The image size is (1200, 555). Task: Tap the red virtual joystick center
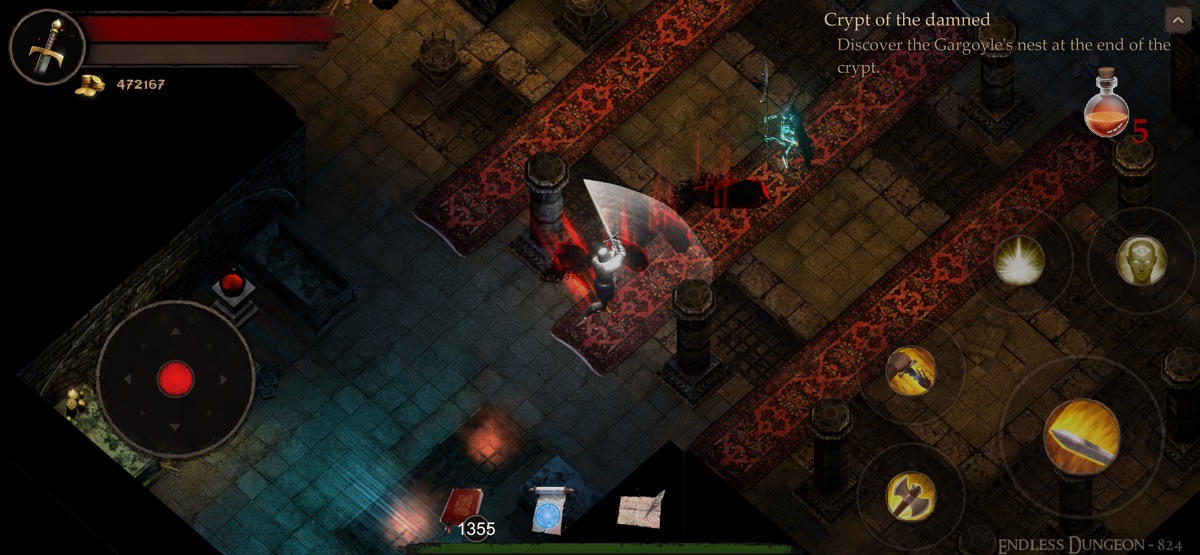(176, 379)
